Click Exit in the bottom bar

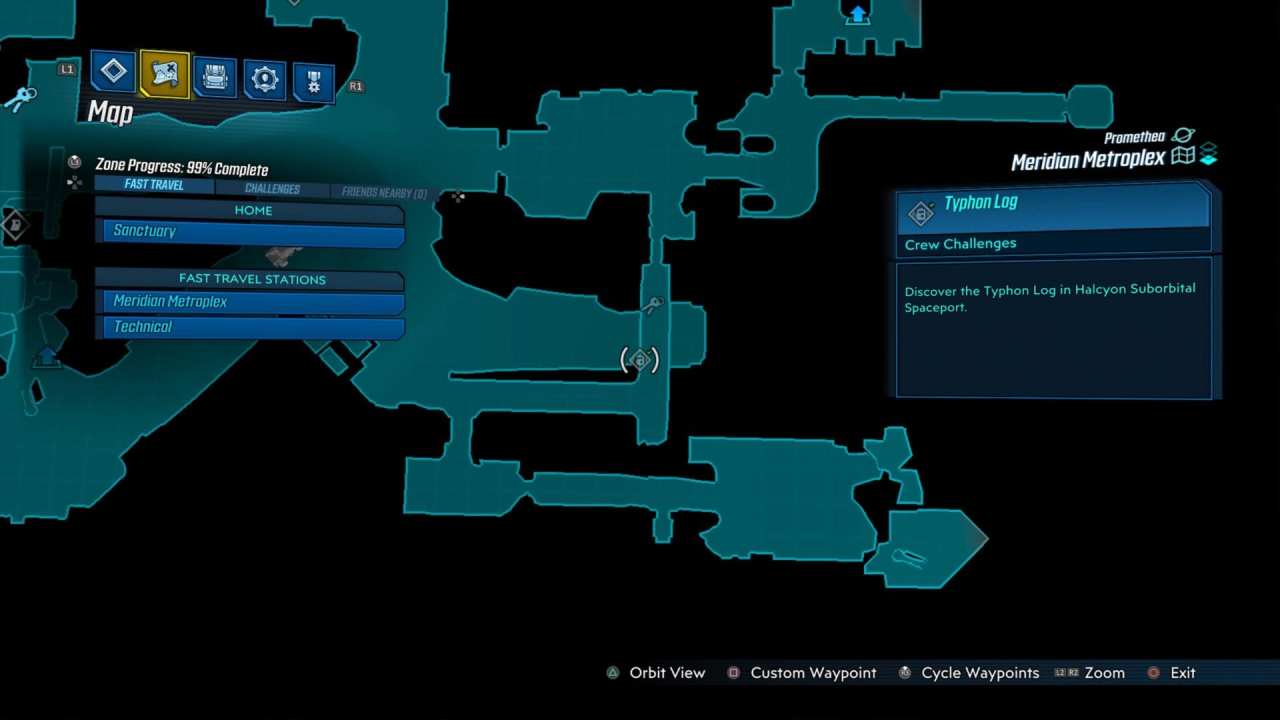(x=1183, y=673)
